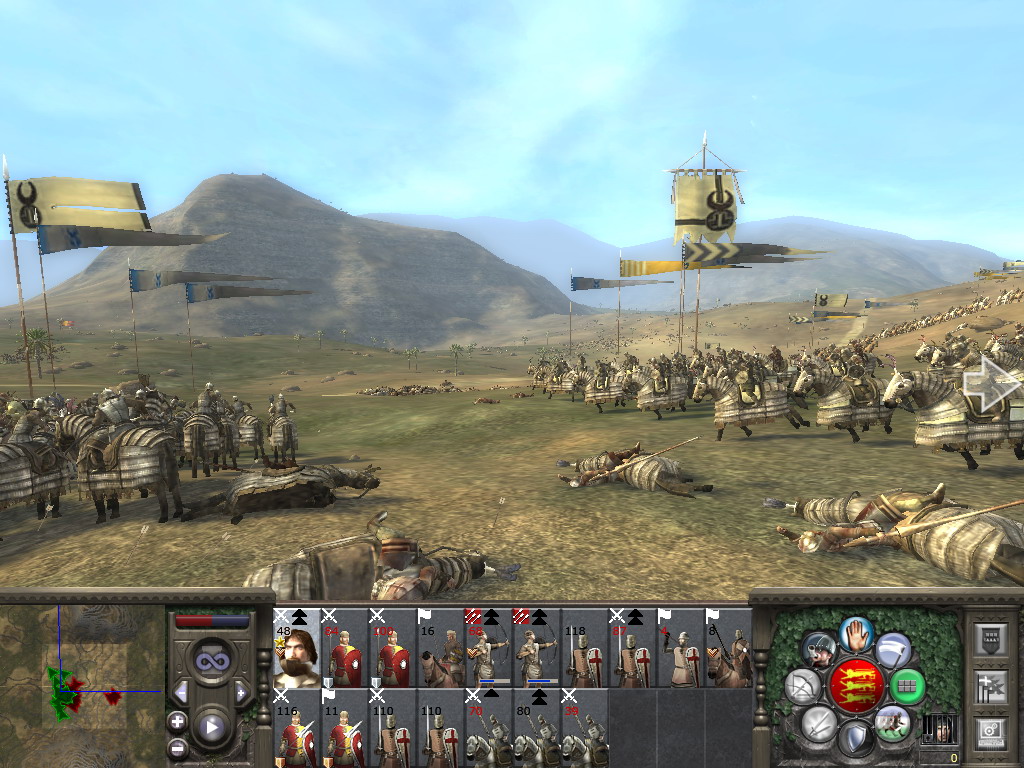Image resolution: width=1024 pixels, height=768 pixels.
Task: Toggle fire at will bow button
Action: coord(802,686)
